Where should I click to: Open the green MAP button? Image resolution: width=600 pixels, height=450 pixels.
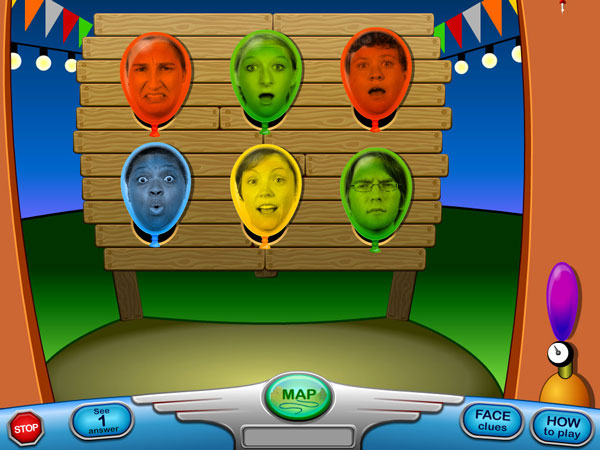[299, 395]
